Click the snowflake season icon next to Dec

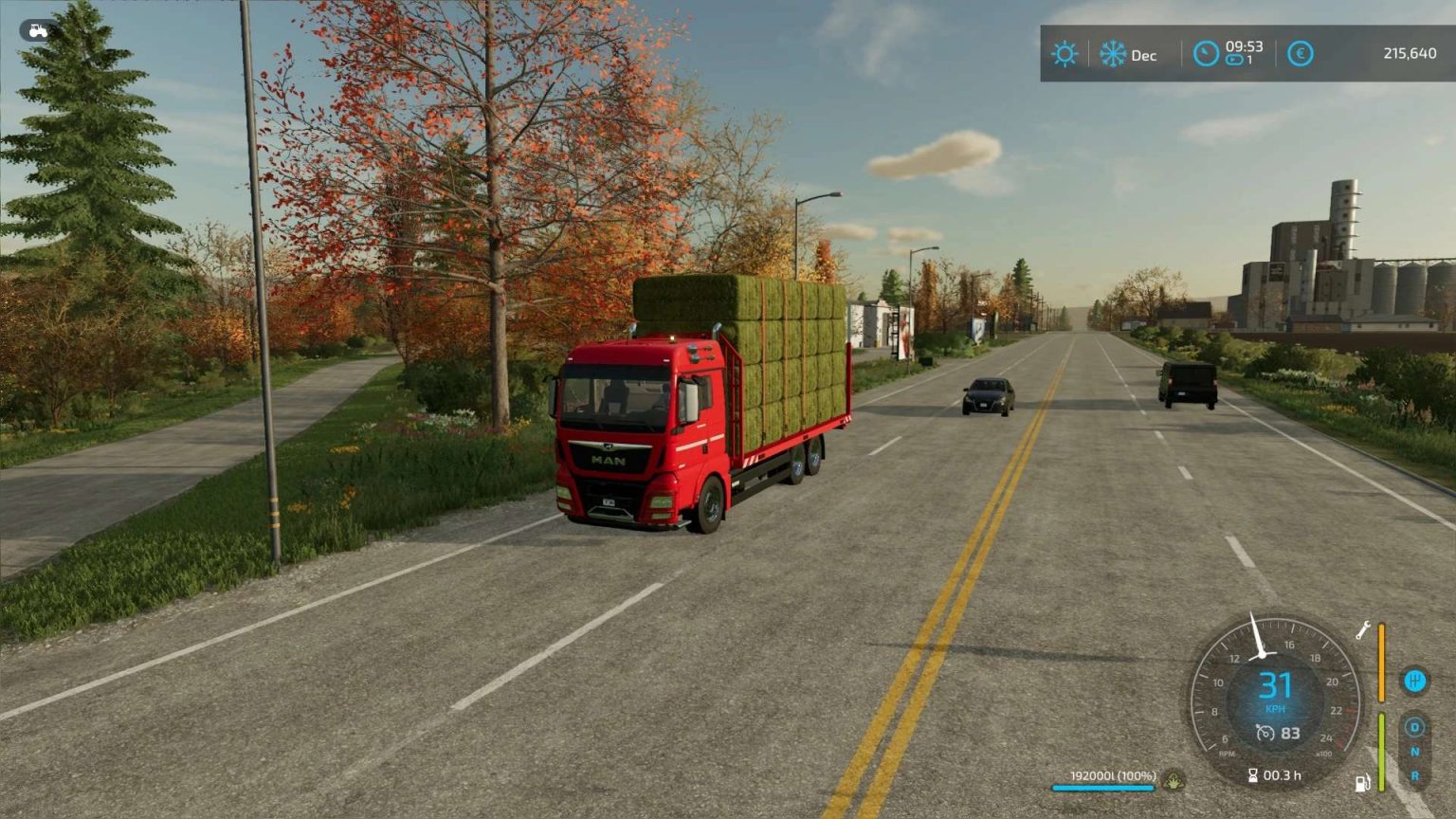[1112, 54]
